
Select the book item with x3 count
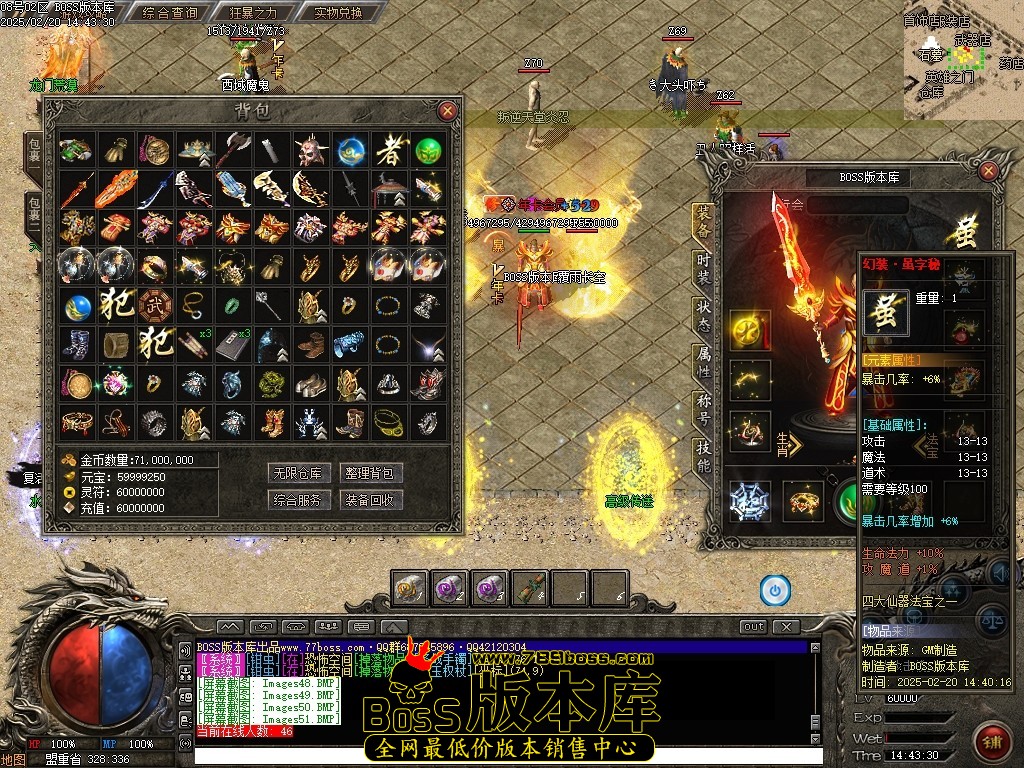[x=233, y=343]
